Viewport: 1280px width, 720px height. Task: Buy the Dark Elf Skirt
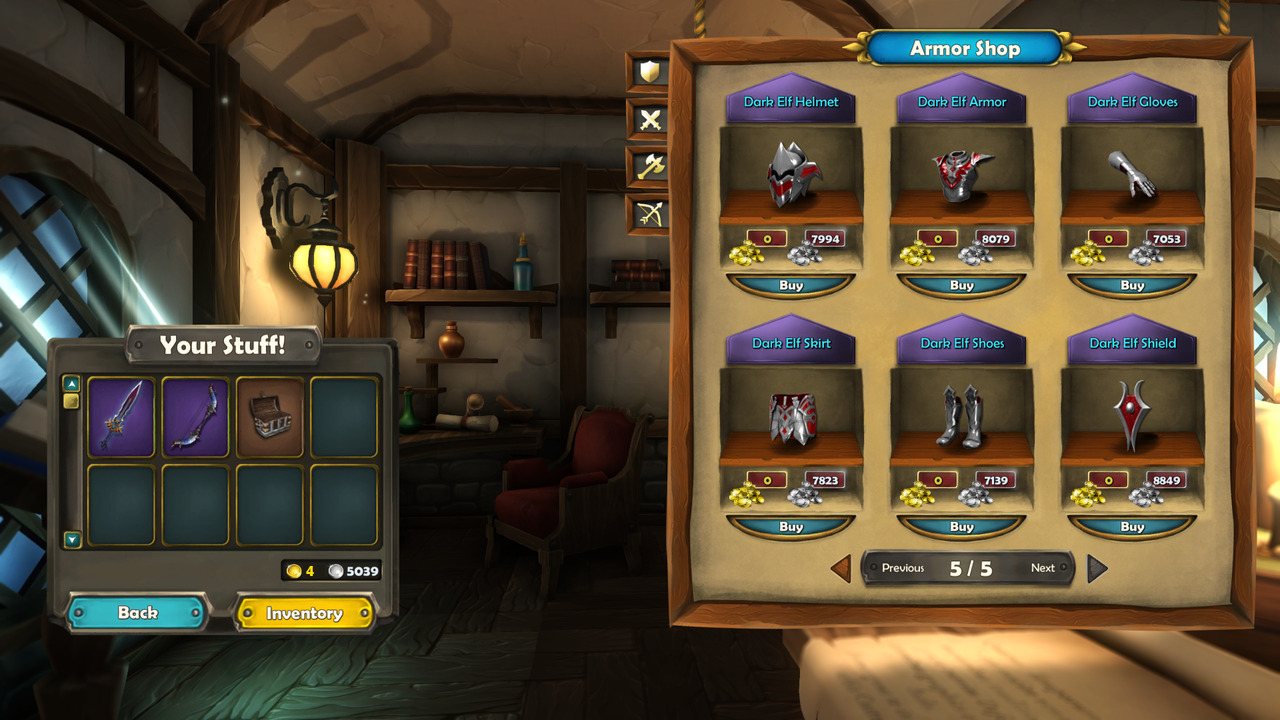791,527
